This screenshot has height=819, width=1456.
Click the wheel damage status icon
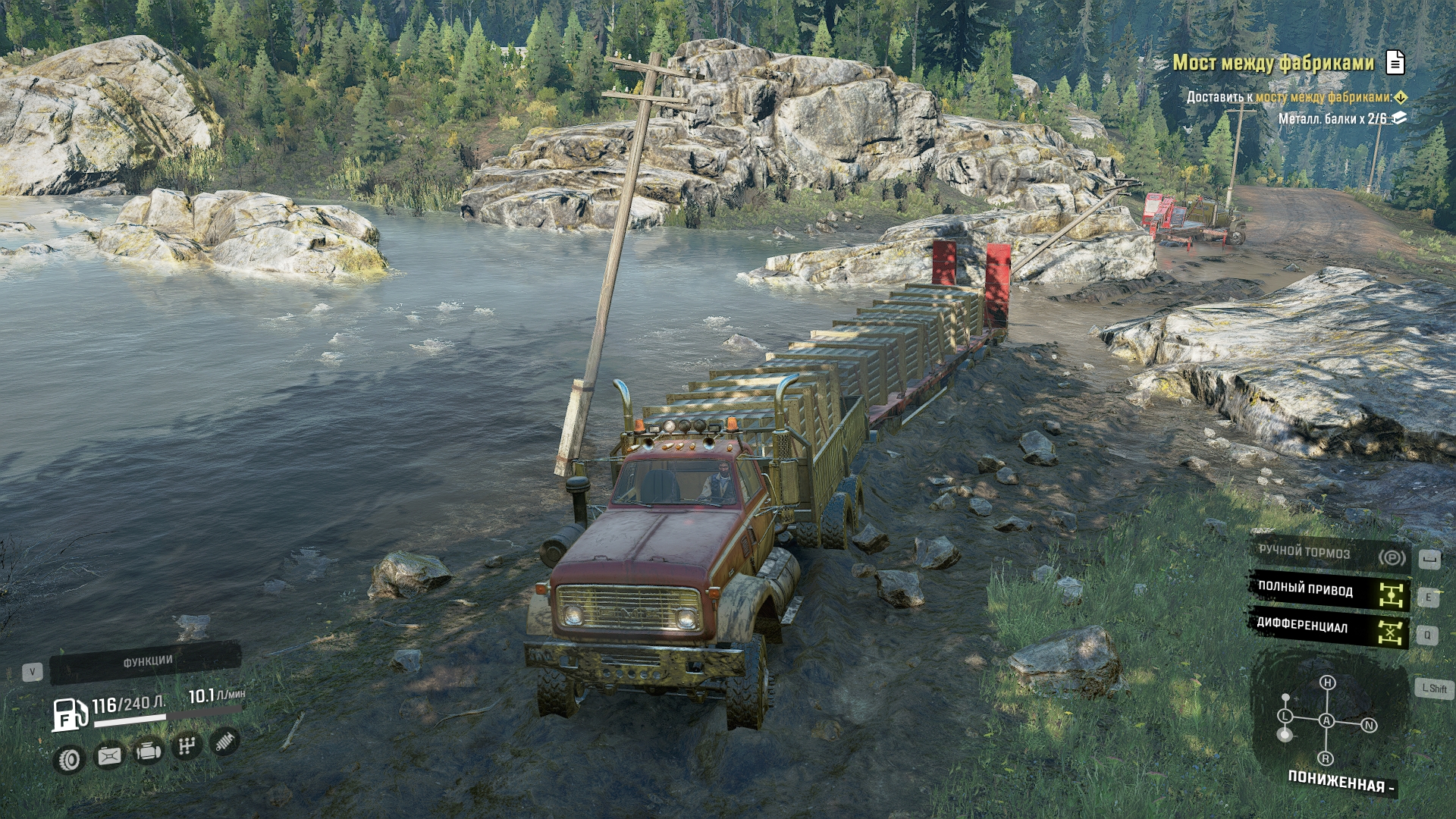tap(70, 758)
